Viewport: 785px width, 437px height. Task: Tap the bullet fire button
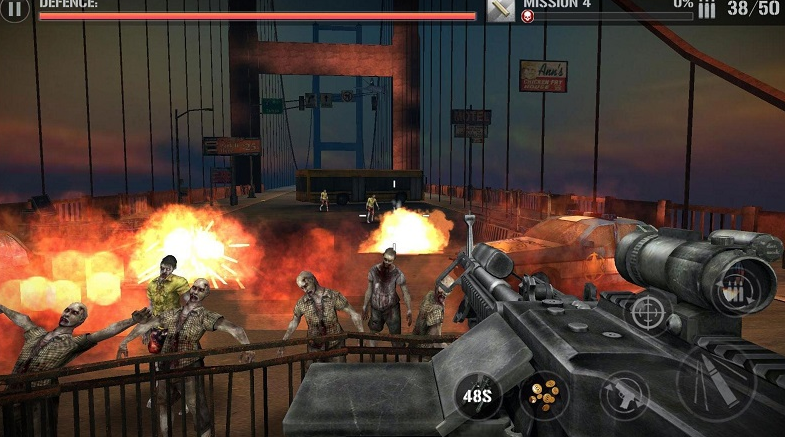[715, 385]
